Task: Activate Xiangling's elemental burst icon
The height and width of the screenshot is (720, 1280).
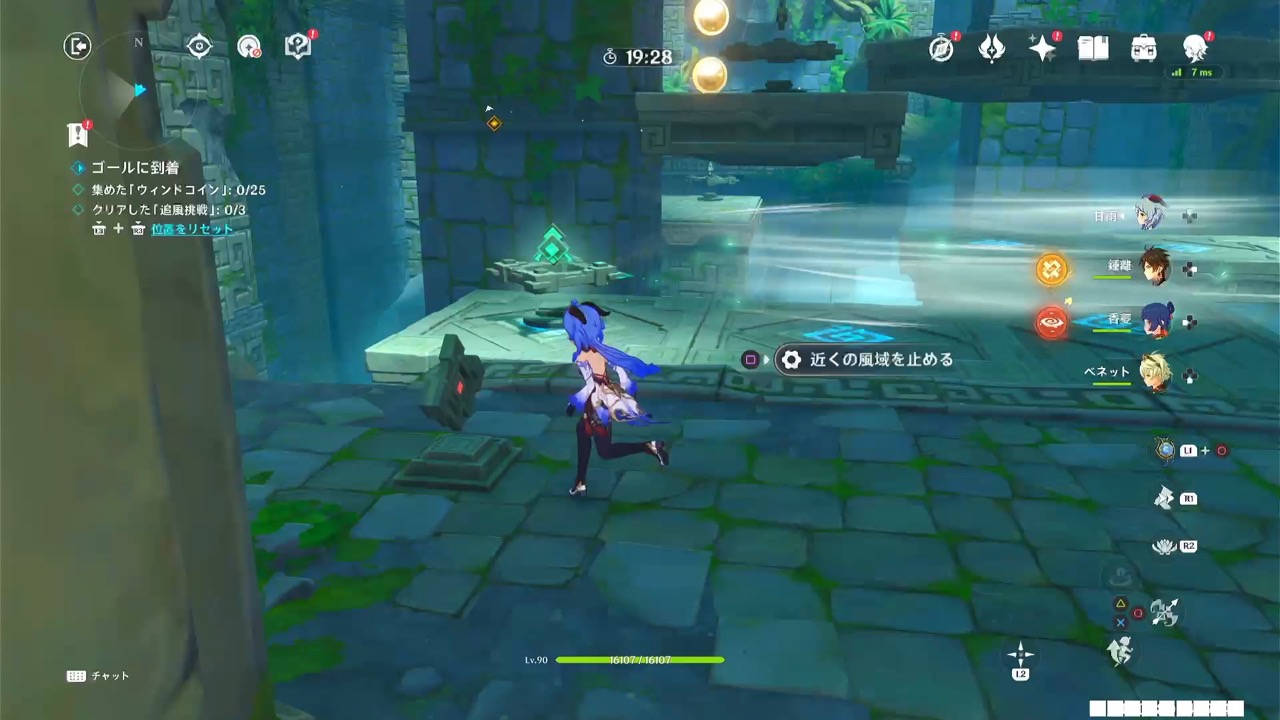Action: (1051, 323)
